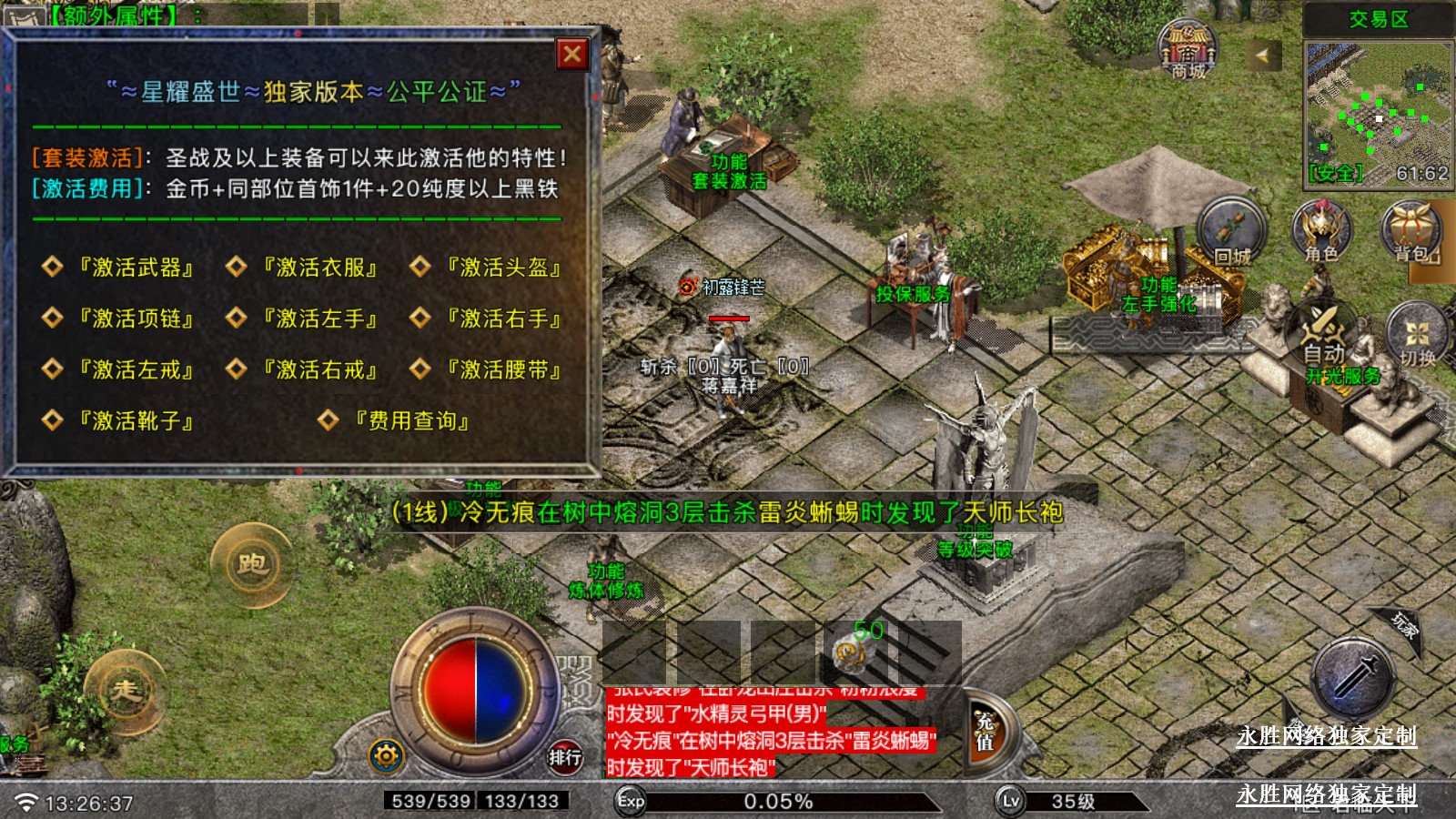Choose 激活项链 from the list
Viewport: 1456px width, 819px height.
(x=136, y=318)
